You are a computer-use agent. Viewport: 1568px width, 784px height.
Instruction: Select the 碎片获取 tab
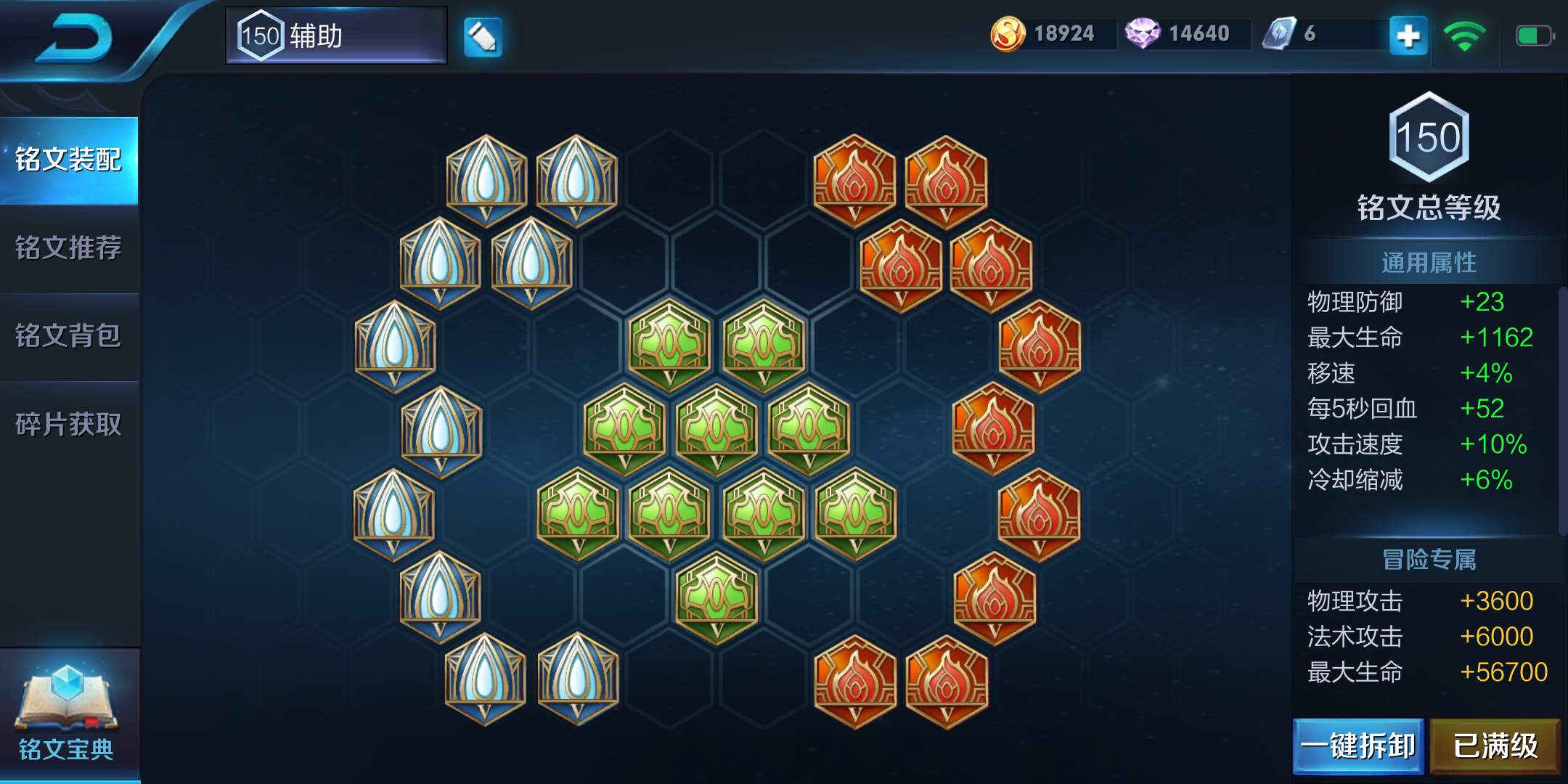(69, 425)
